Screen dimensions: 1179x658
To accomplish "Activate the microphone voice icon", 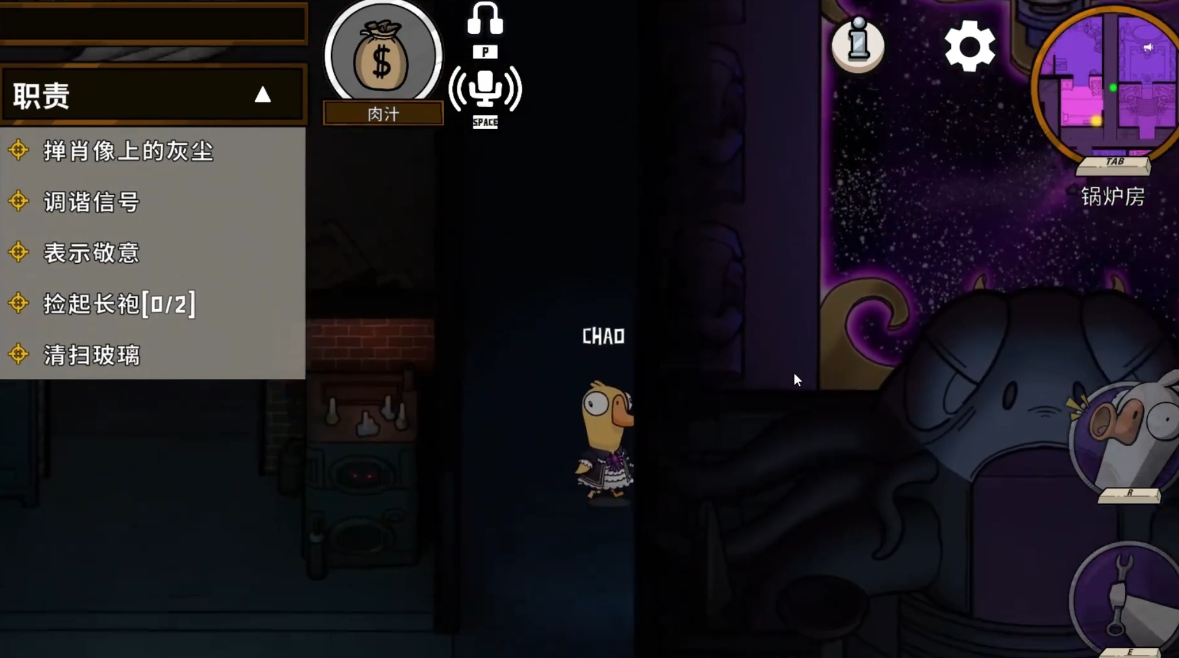I will point(485,89).
